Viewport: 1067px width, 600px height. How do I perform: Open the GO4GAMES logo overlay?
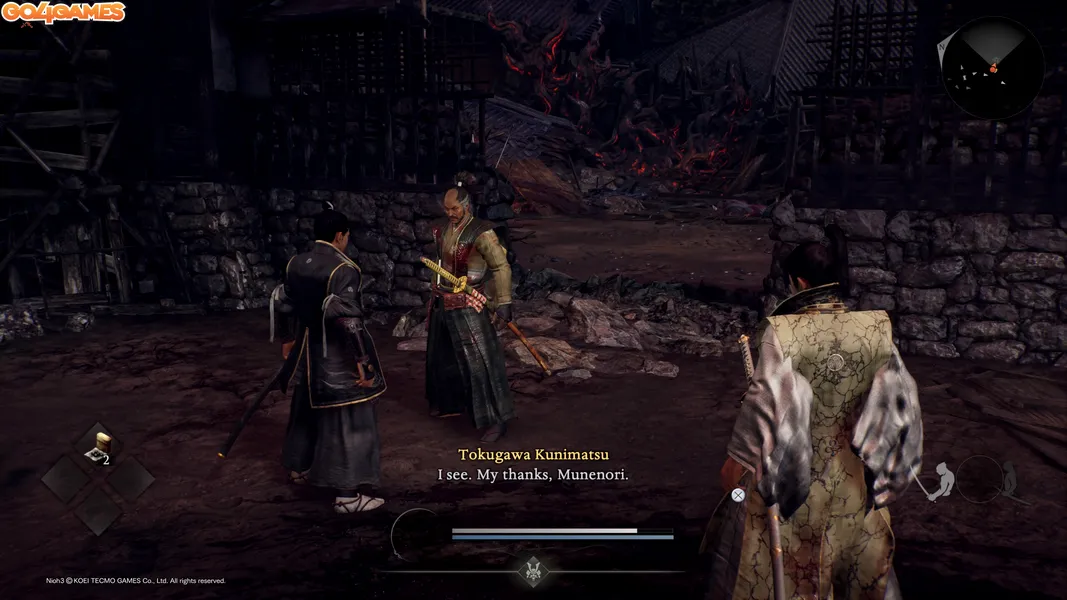click(63, 13)
